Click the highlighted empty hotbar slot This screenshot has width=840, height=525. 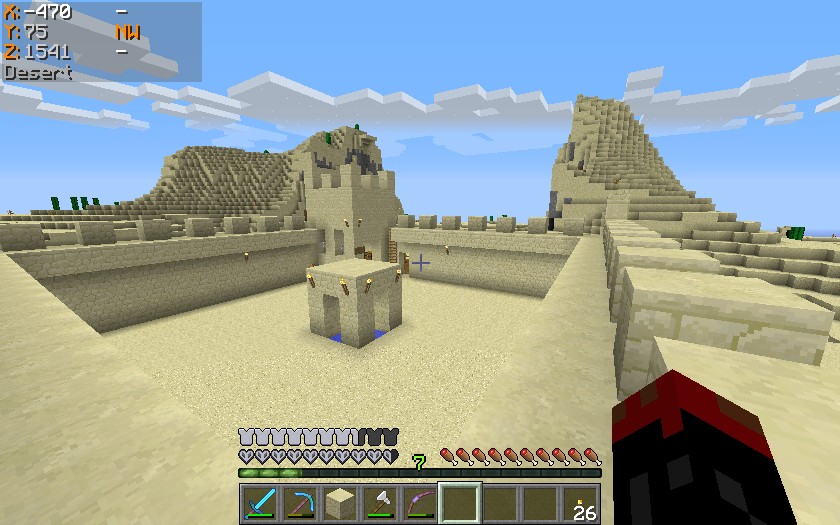coord(460,503)
